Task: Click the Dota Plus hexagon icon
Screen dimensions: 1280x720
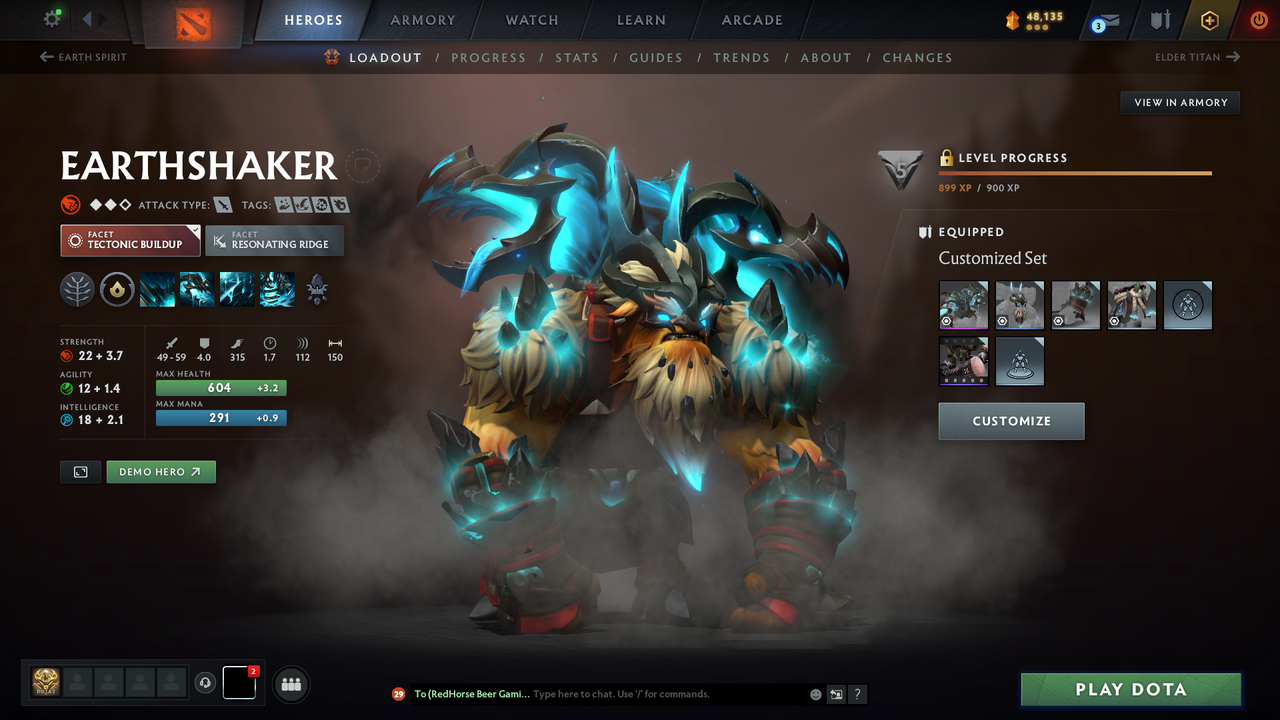Action: 1209,18
